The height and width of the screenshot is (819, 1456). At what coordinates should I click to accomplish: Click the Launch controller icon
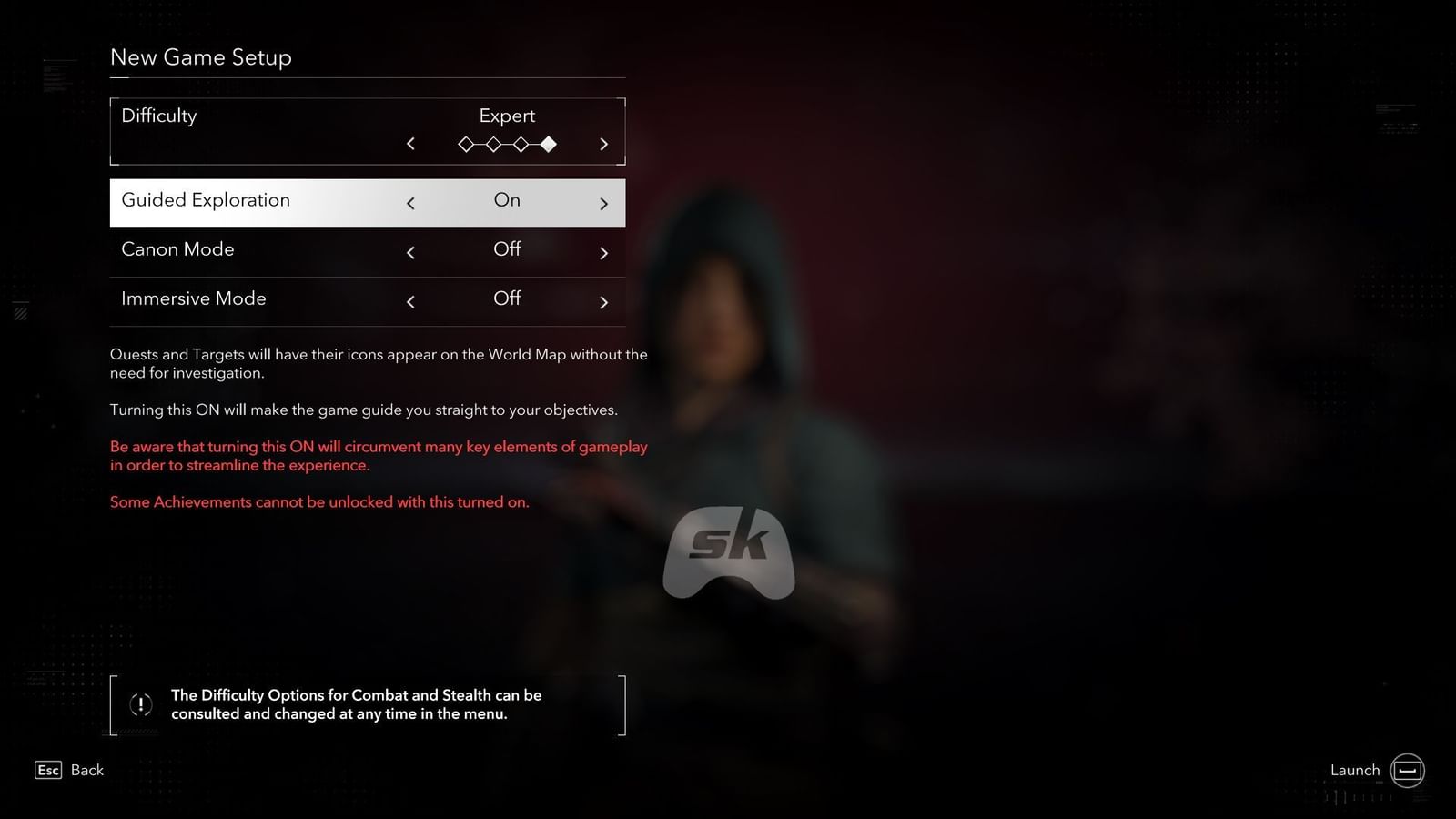(x=1407, y=770)
